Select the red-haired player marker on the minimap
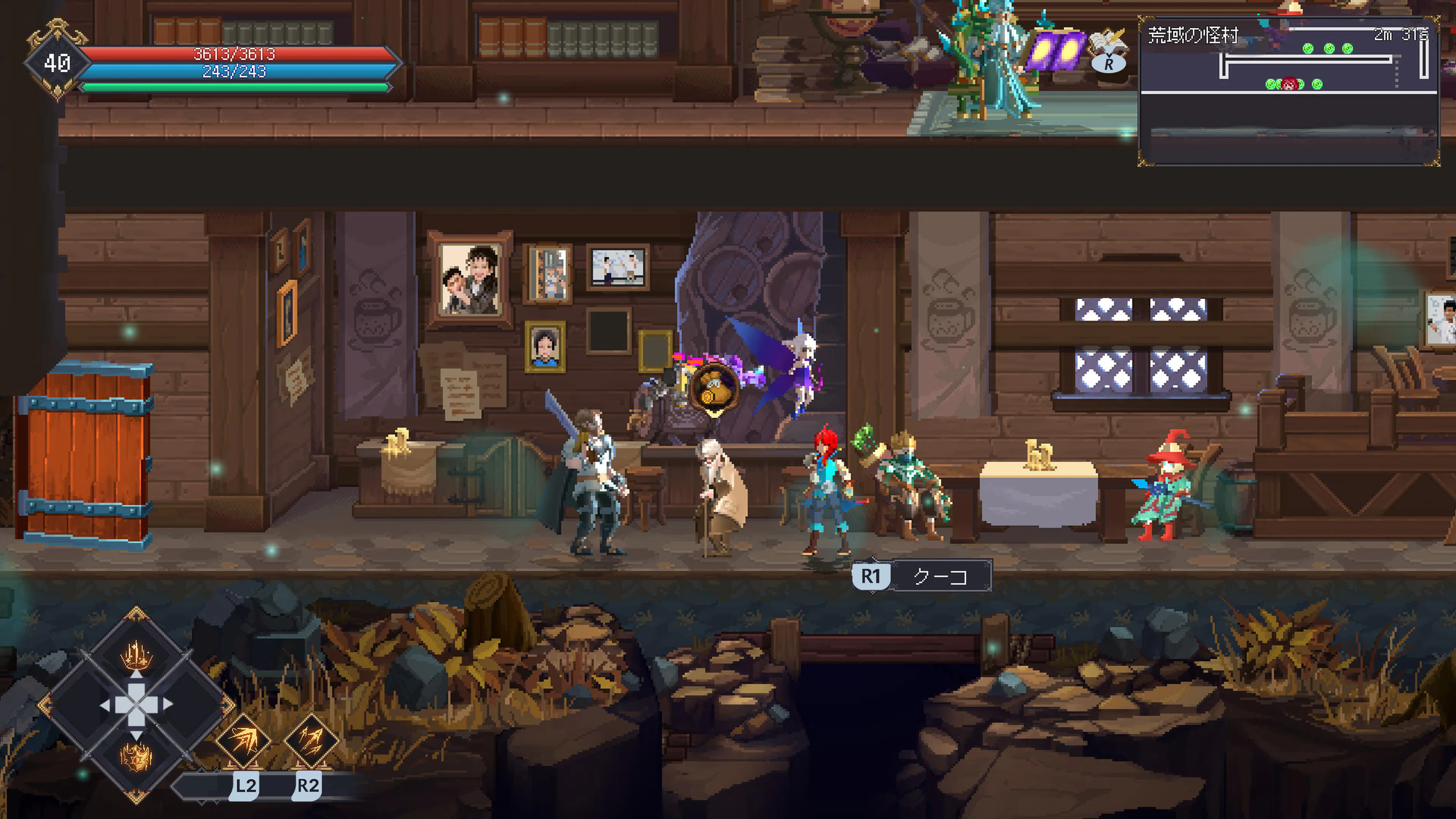This screenshot has width=1456, height=819. pyautogui.click(x=1289, y=85)
